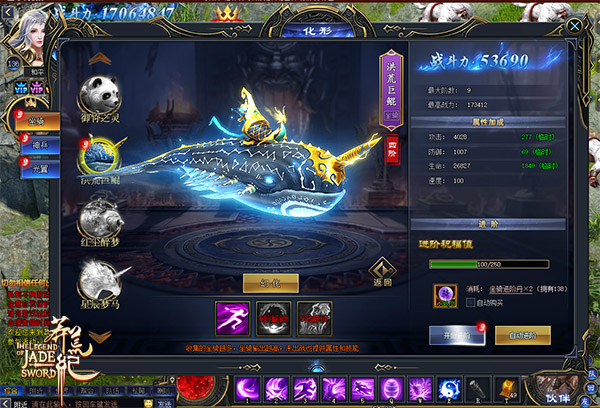This screenshot has height=408, width=600.
Task: Use the orange scroll item on hotbar
Action: click(506, 388)
